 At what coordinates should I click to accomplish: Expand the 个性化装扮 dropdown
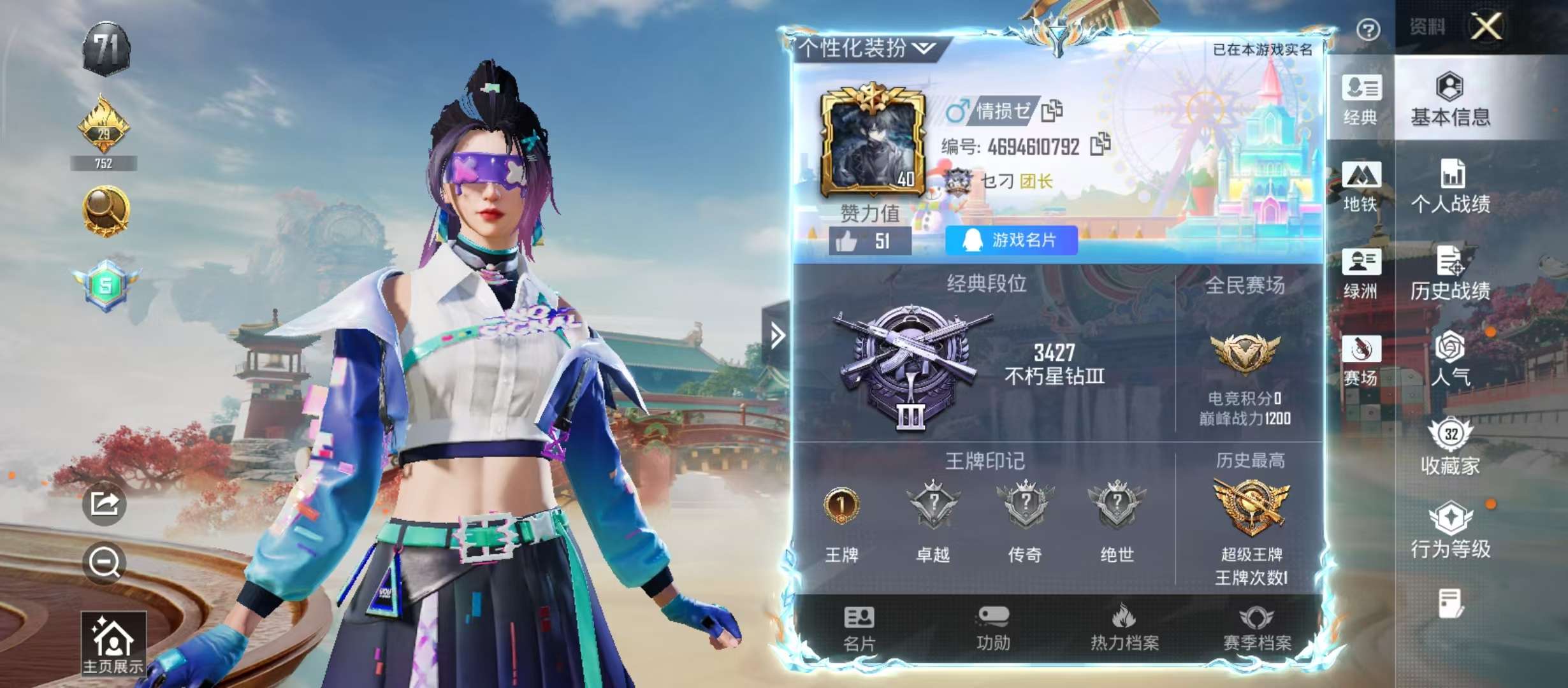[862, 48]
